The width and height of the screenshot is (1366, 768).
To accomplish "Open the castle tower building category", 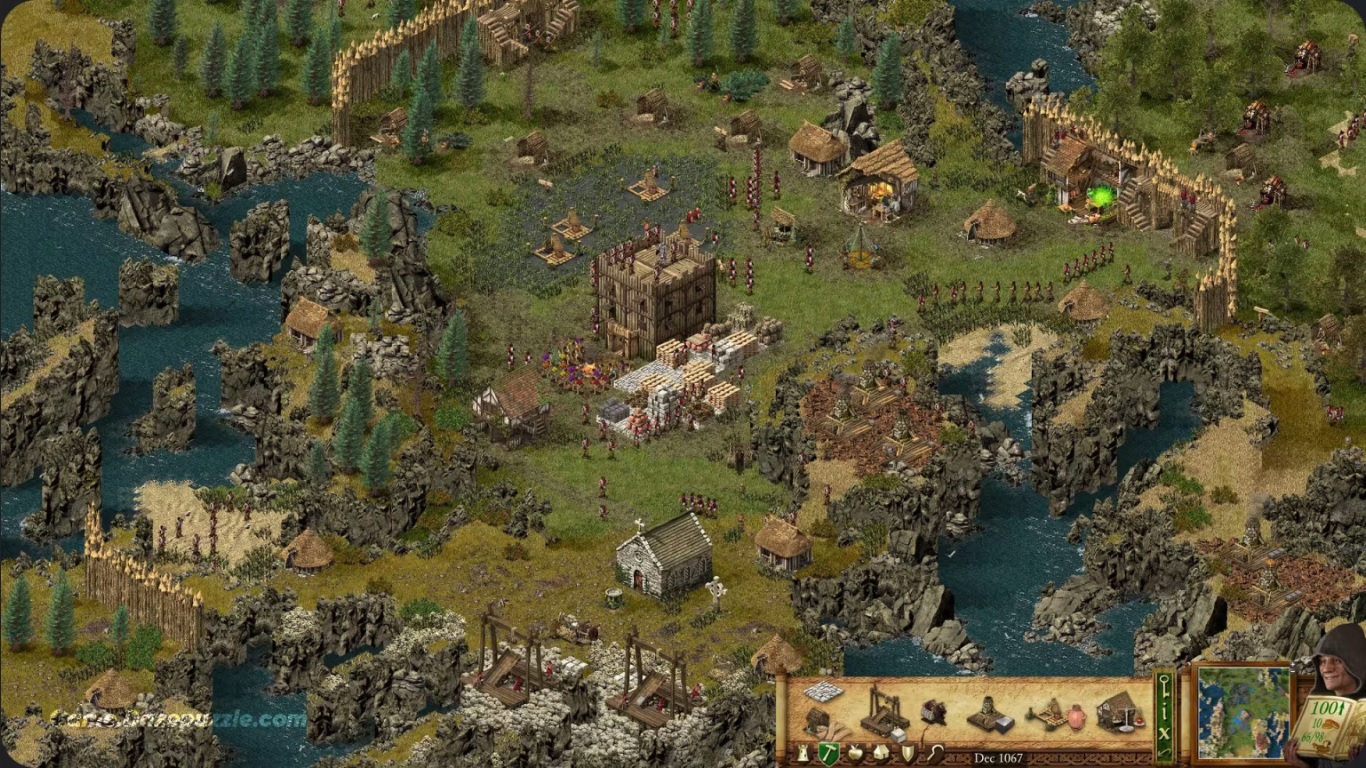I will 802,753.
